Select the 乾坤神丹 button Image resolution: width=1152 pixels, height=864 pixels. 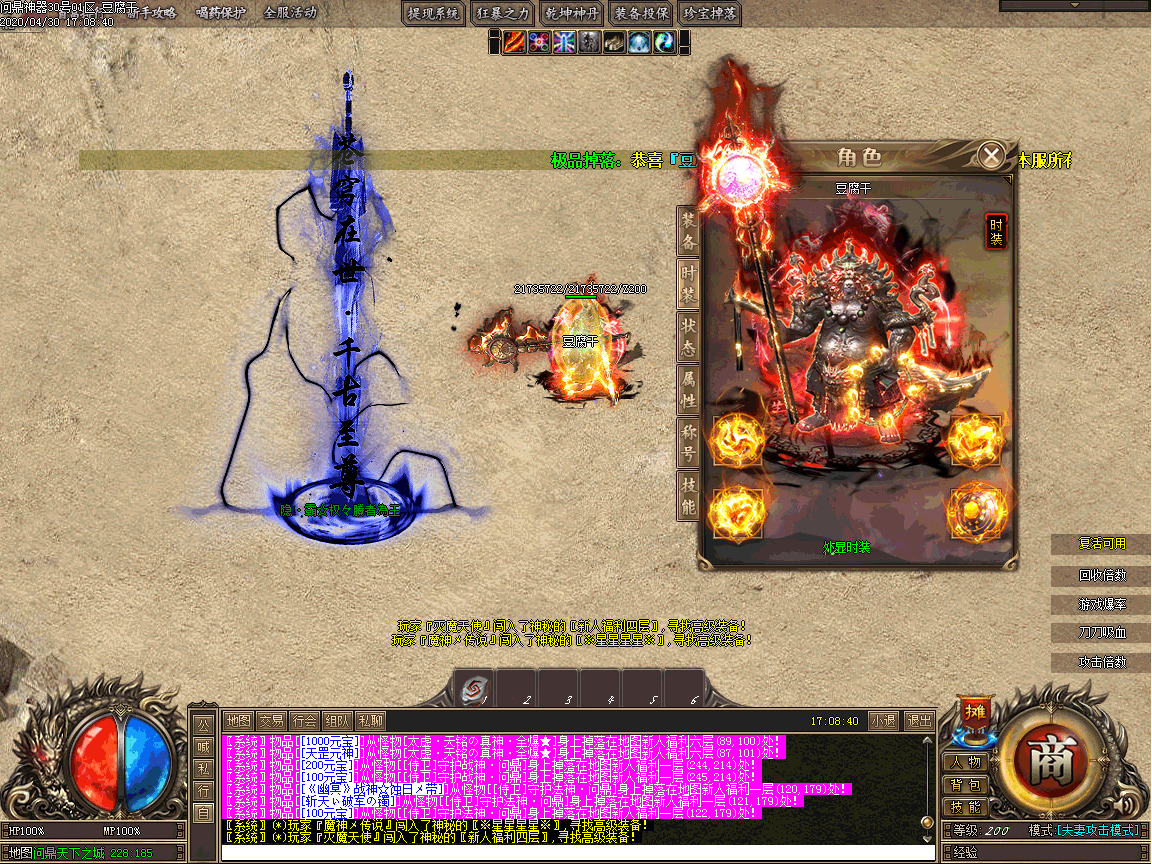571,13
